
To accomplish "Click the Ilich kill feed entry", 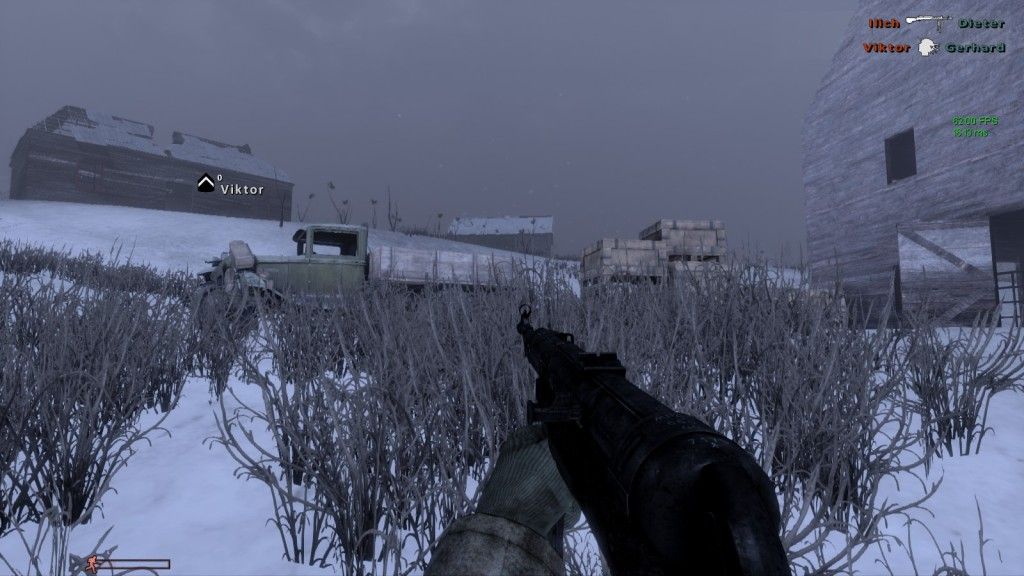I will [884, 23].
